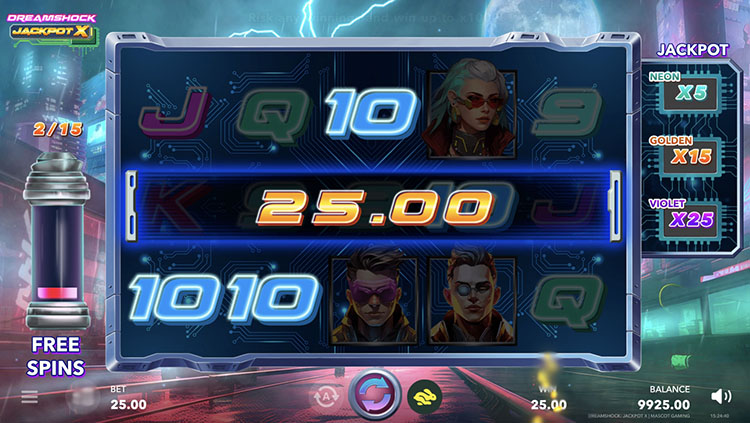This screenshot has width=750, height=423.
Task: Open the yellow coins bet button
Action: (424, 397)
